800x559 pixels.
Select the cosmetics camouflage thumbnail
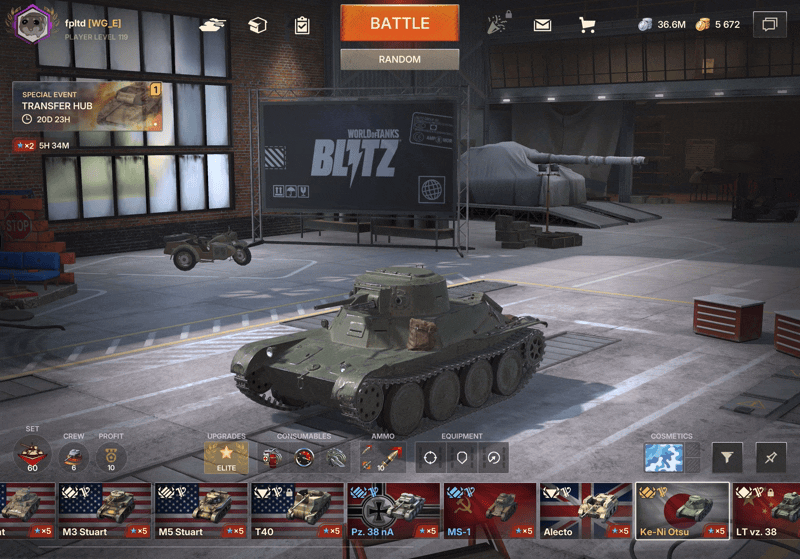(663, 458)
